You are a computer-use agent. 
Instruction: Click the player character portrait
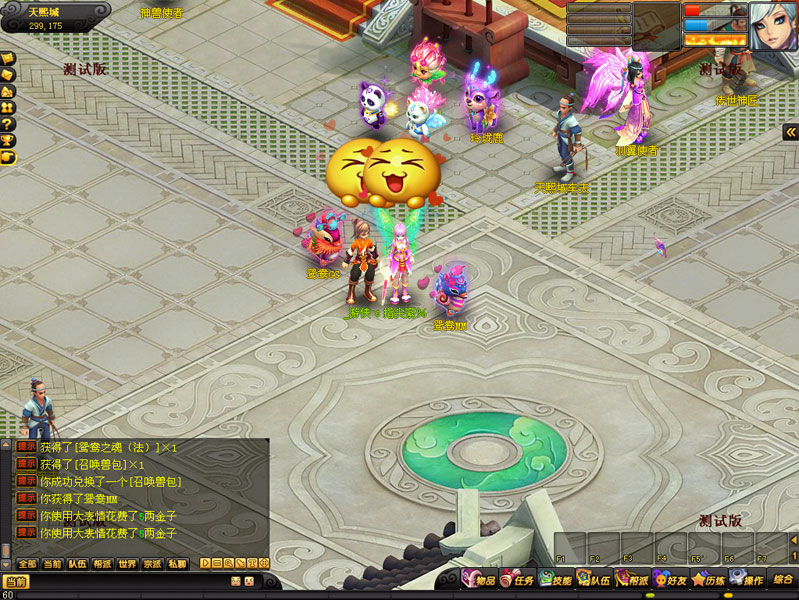click(x=773, y=25)
